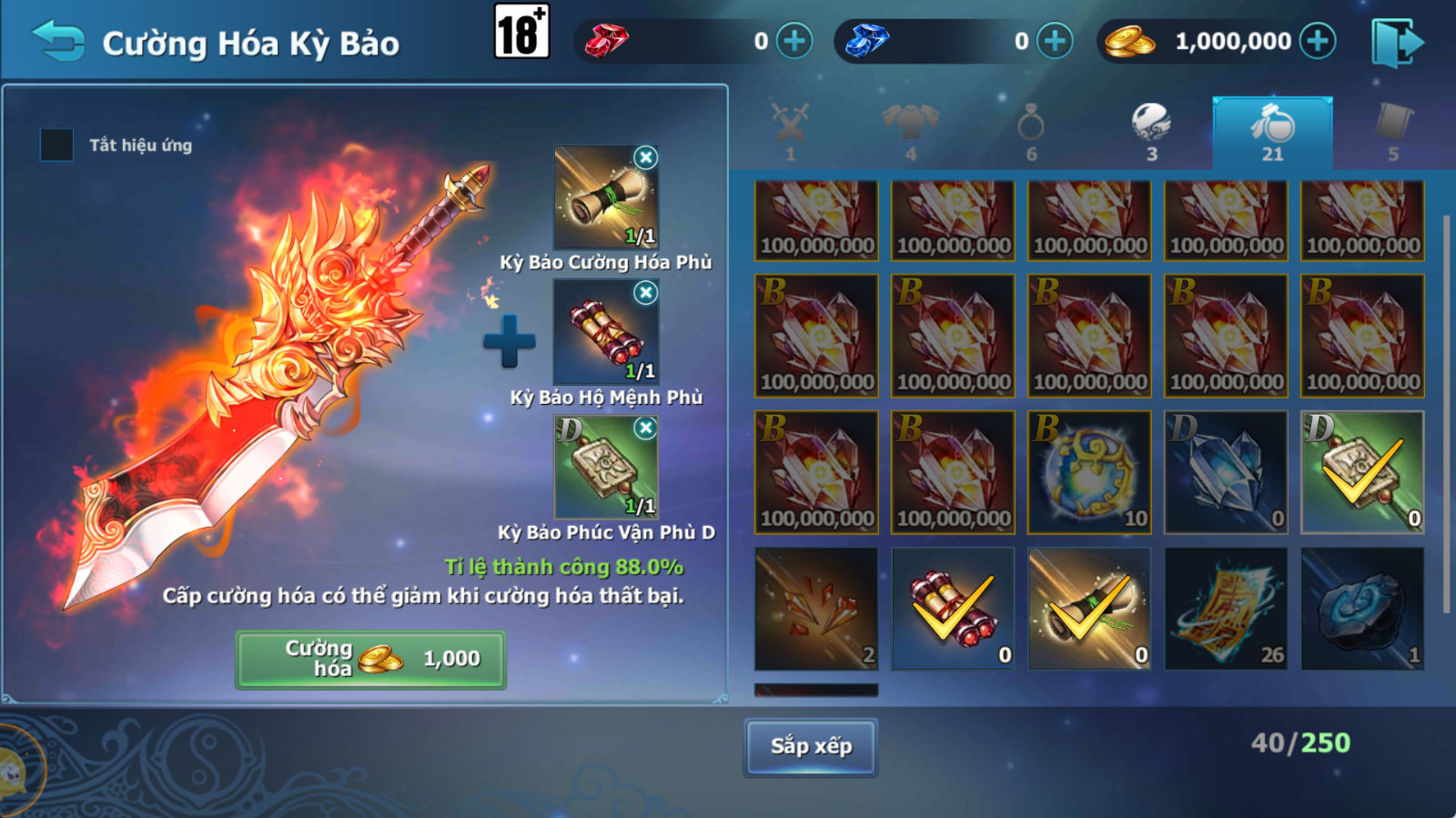Screen dimensions: 1456x818
Task: Select the golden orb item with count 10
Action: click(1089, 472)
